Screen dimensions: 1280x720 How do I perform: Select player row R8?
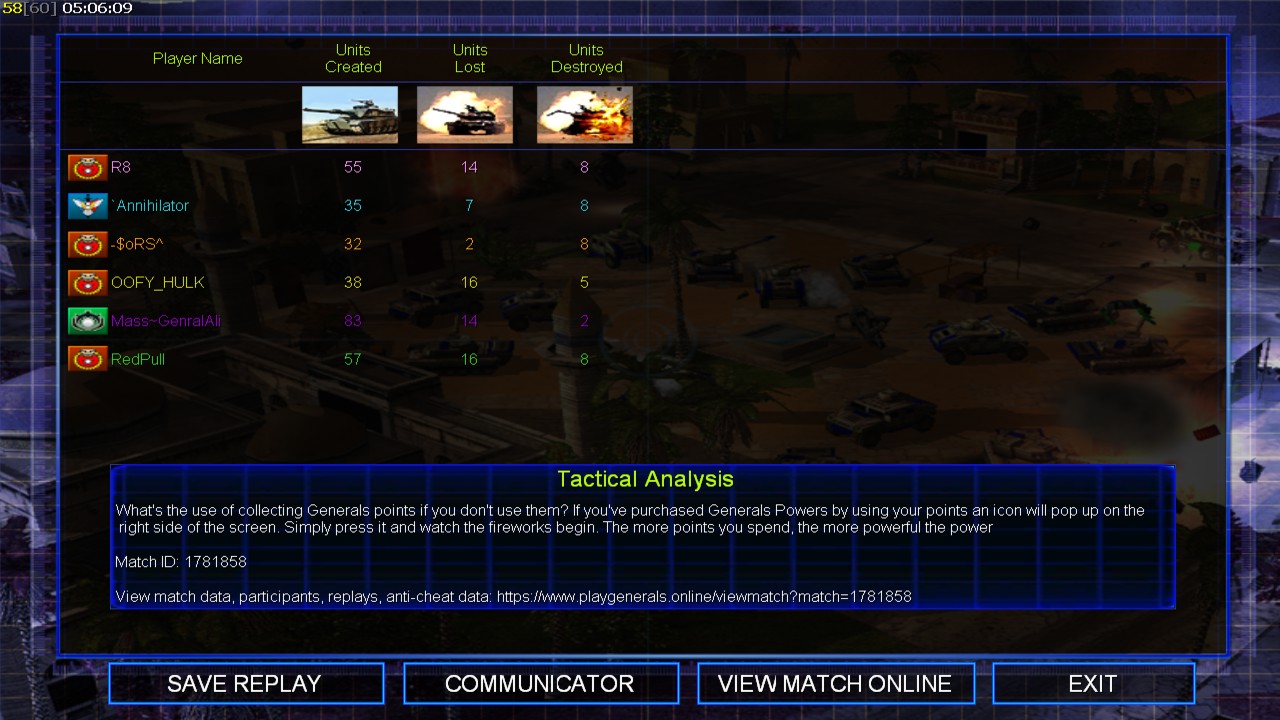click(121, 167)
